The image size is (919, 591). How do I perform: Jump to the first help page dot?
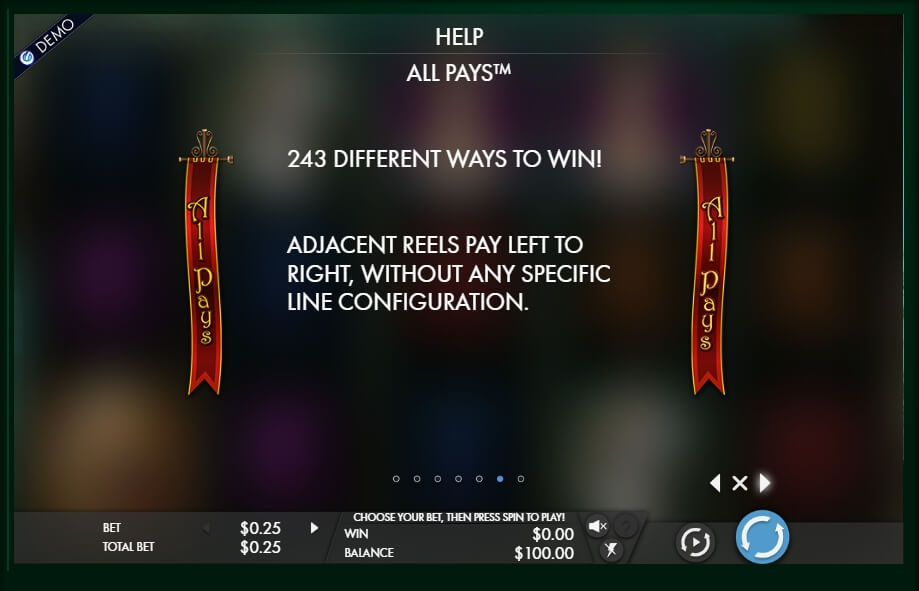point(396,479)
